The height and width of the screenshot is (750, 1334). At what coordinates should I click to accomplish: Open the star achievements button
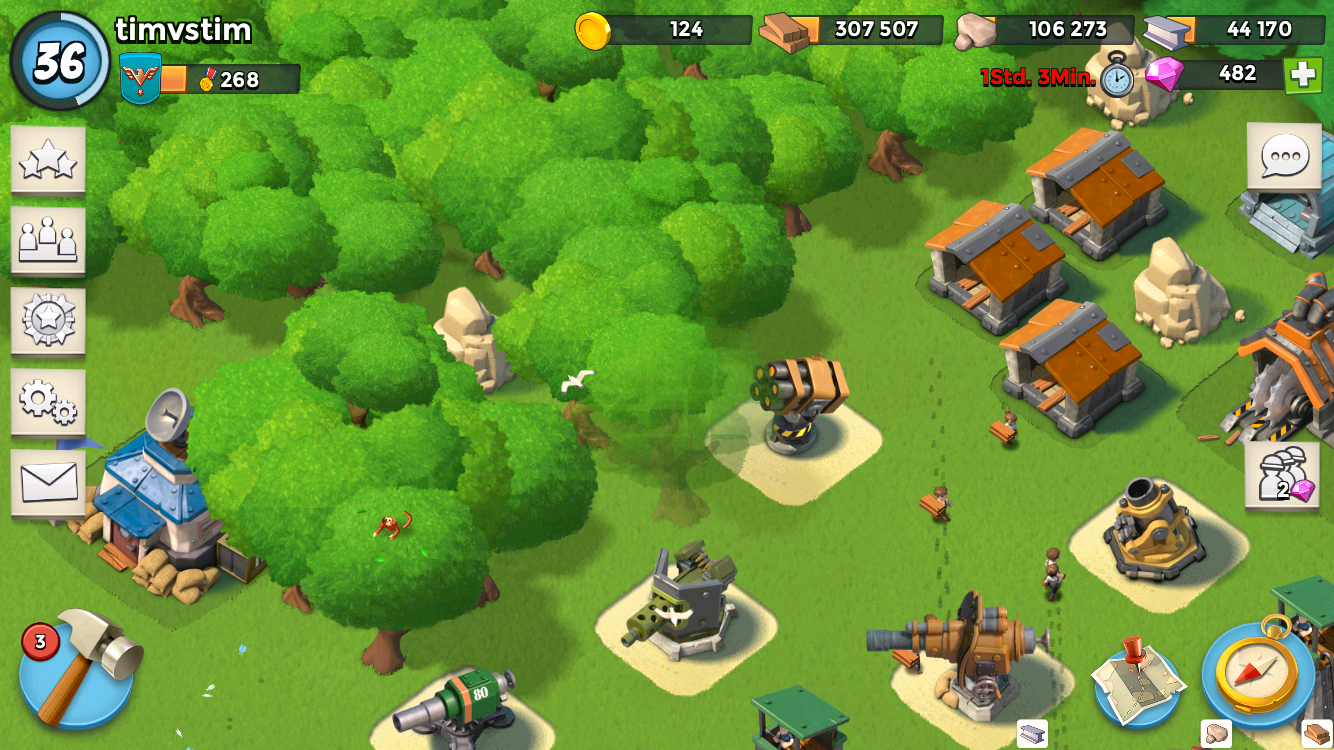point(48,160)
